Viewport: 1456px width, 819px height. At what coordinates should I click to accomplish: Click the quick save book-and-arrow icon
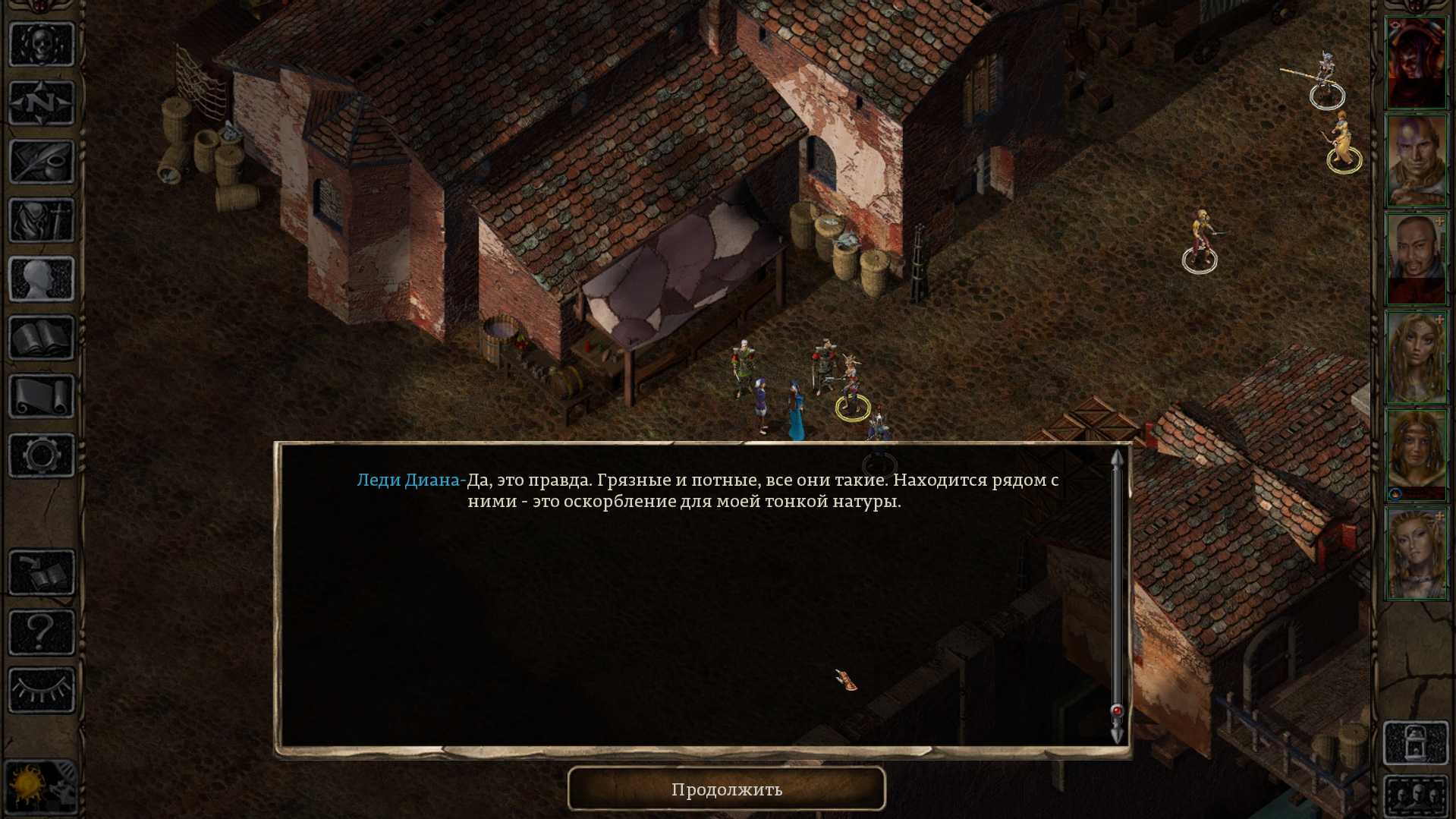point(42,572)
